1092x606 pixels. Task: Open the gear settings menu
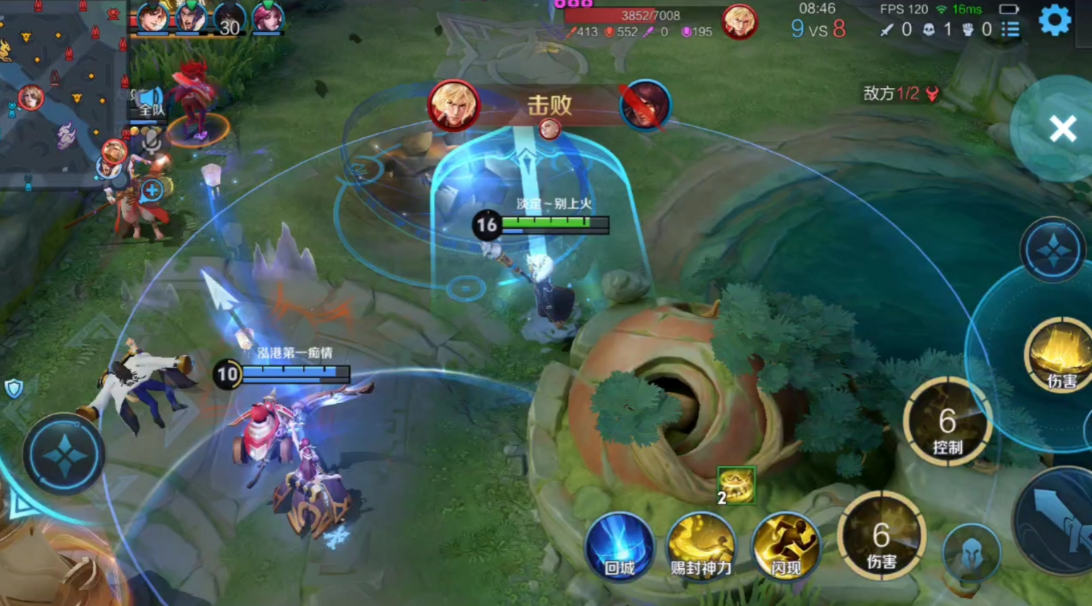[1055, 20]
